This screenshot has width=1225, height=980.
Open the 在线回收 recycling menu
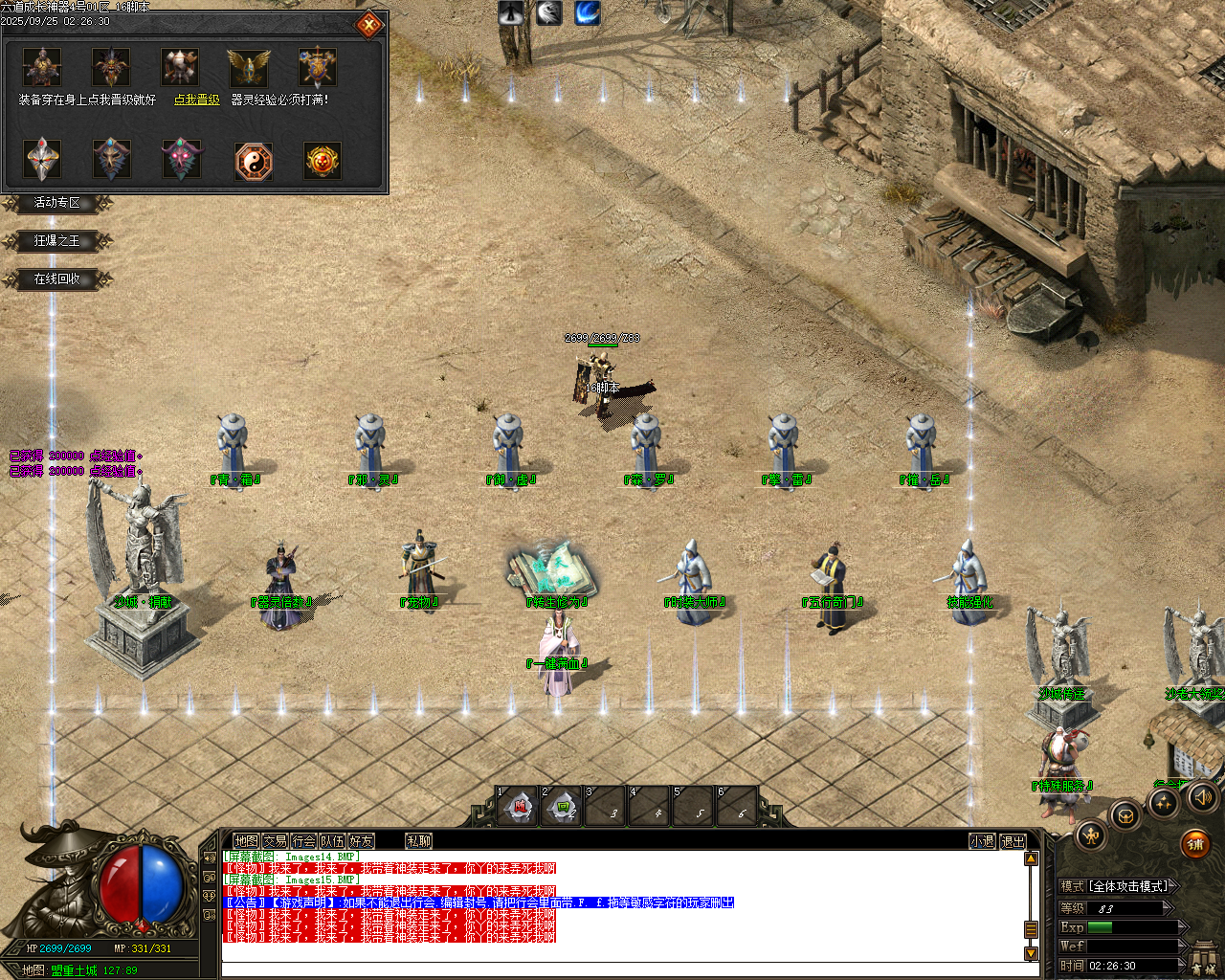tap(57, 279)
